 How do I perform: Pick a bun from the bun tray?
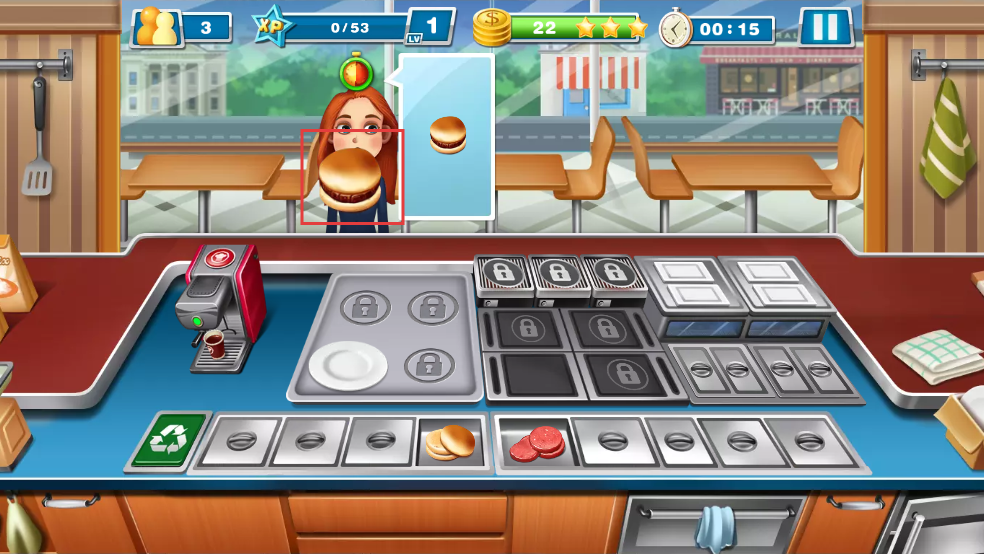(x=451, y=442)
